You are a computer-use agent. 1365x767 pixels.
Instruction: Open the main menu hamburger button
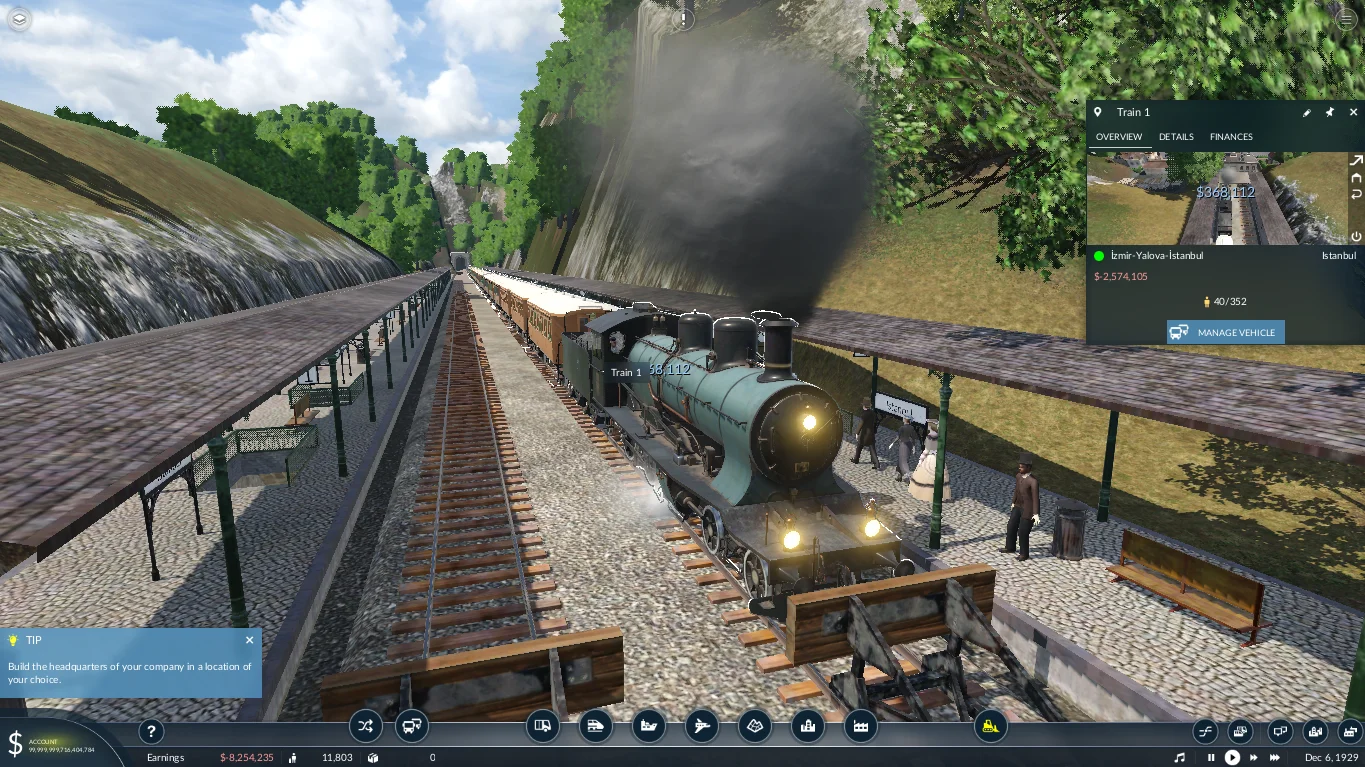pyautogui.click(x=1345, y=19)
